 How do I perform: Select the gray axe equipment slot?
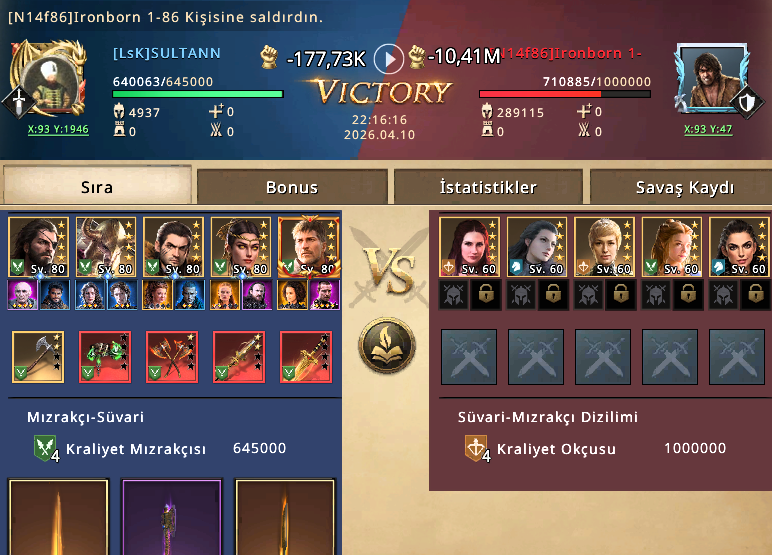coord(38,357)
